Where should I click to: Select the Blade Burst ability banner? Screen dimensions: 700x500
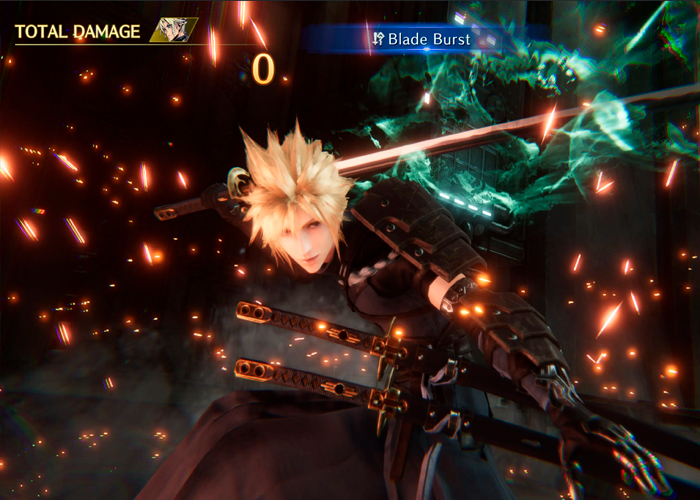(427, 39)
